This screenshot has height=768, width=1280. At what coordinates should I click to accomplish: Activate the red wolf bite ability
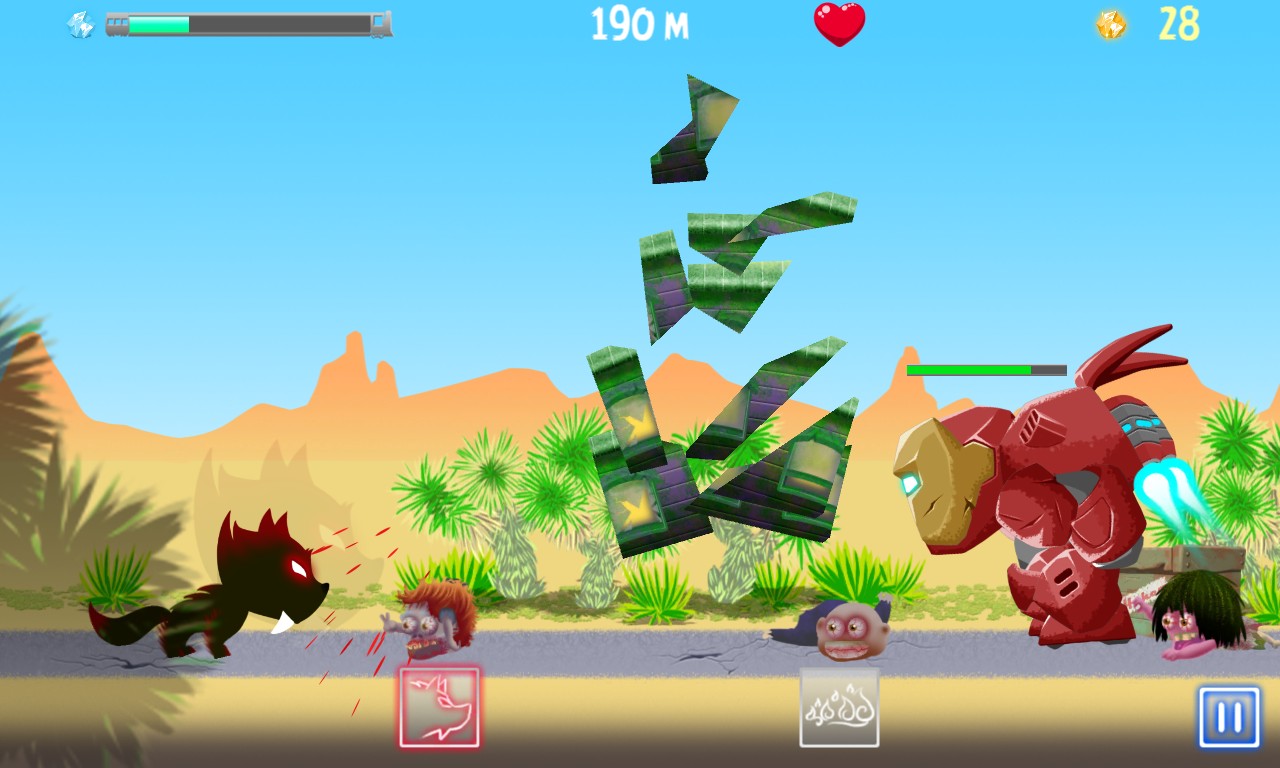tap(439, 707)
